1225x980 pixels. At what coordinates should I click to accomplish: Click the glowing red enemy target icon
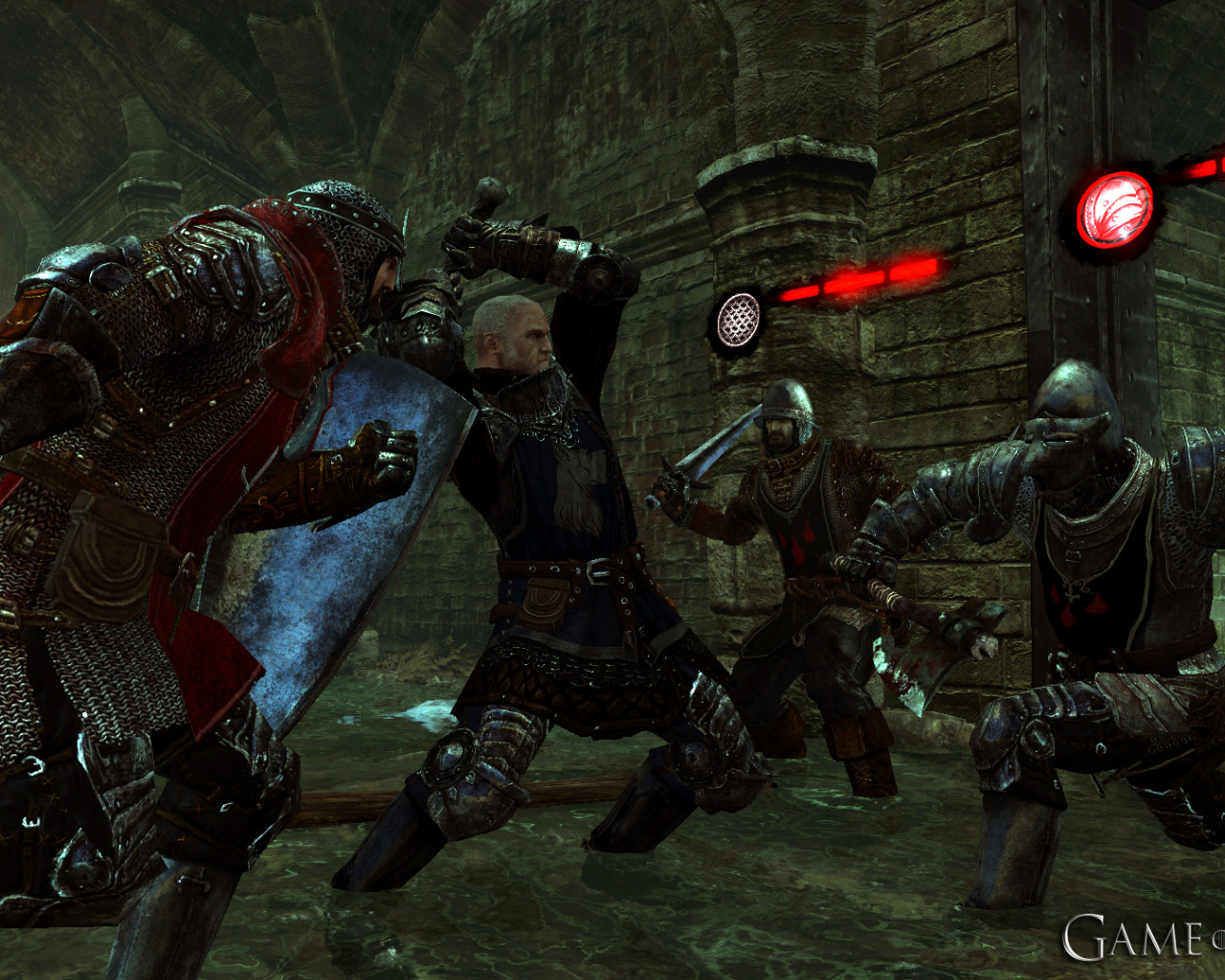[1114, 212]
